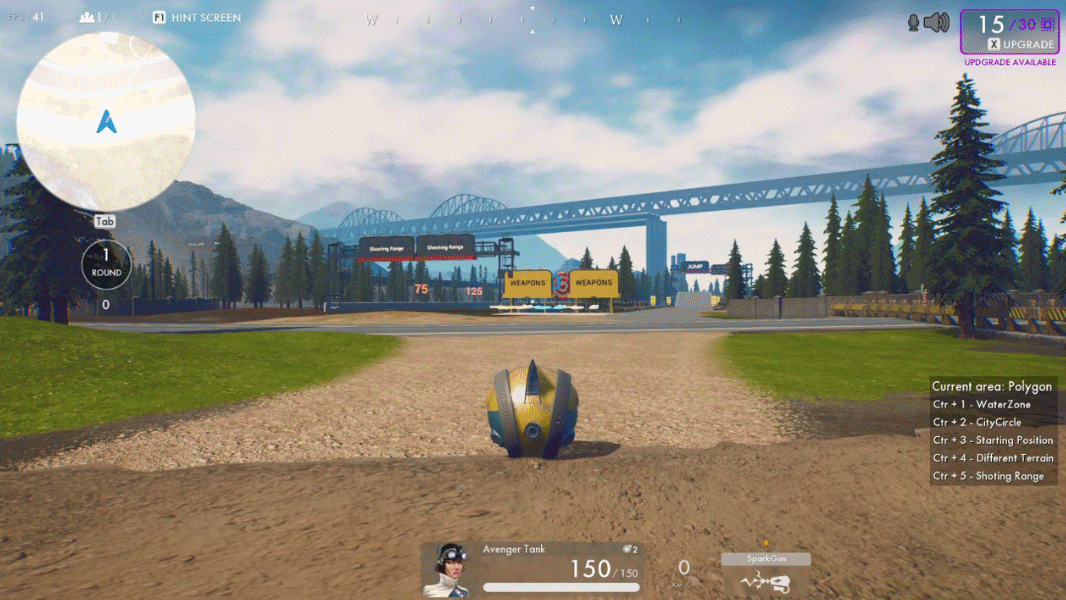Click the purple Upgrade panel
Screen dimensions: 1066x600
1008,32
